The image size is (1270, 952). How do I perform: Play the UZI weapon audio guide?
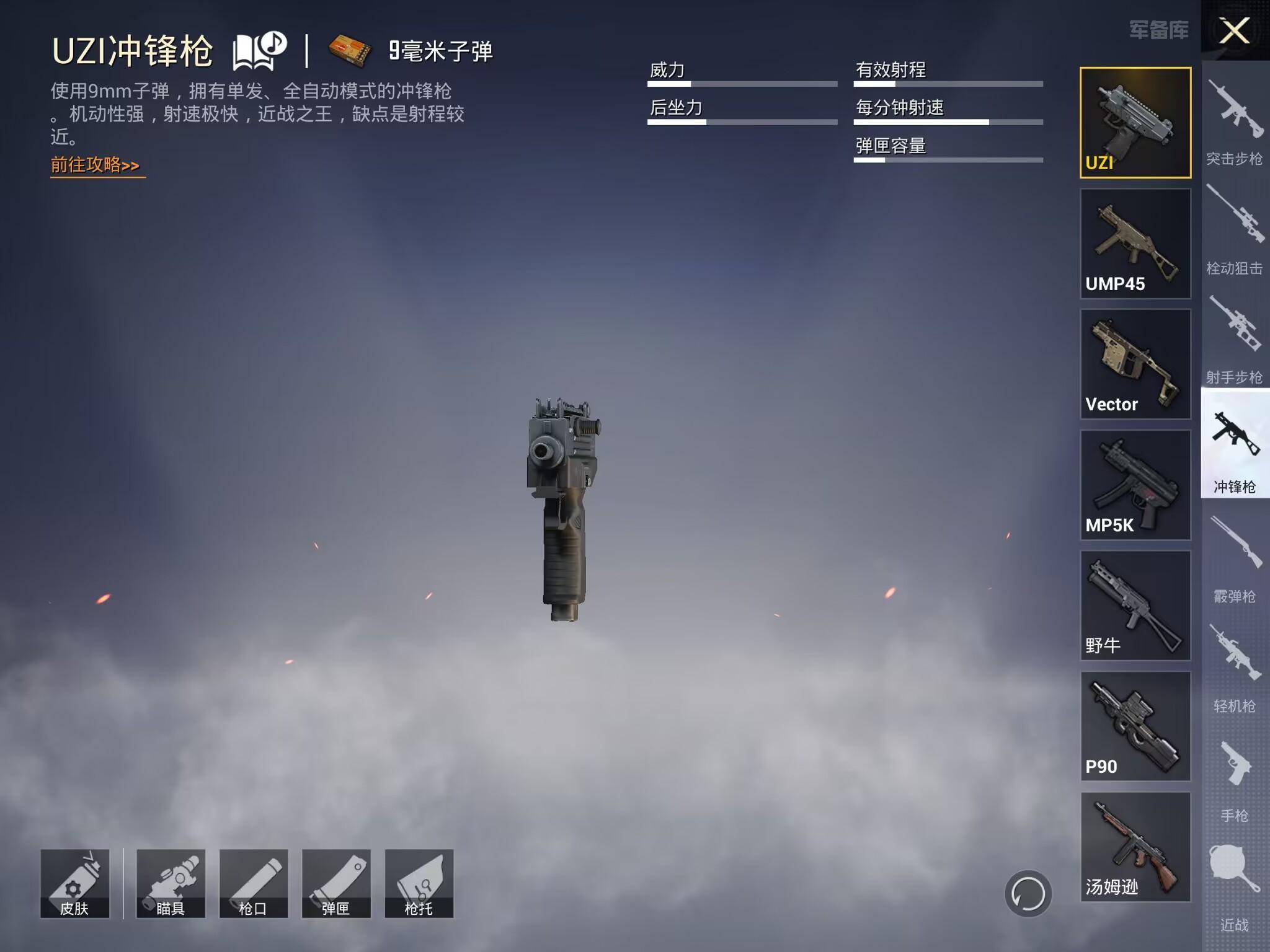tap(259, 51)
